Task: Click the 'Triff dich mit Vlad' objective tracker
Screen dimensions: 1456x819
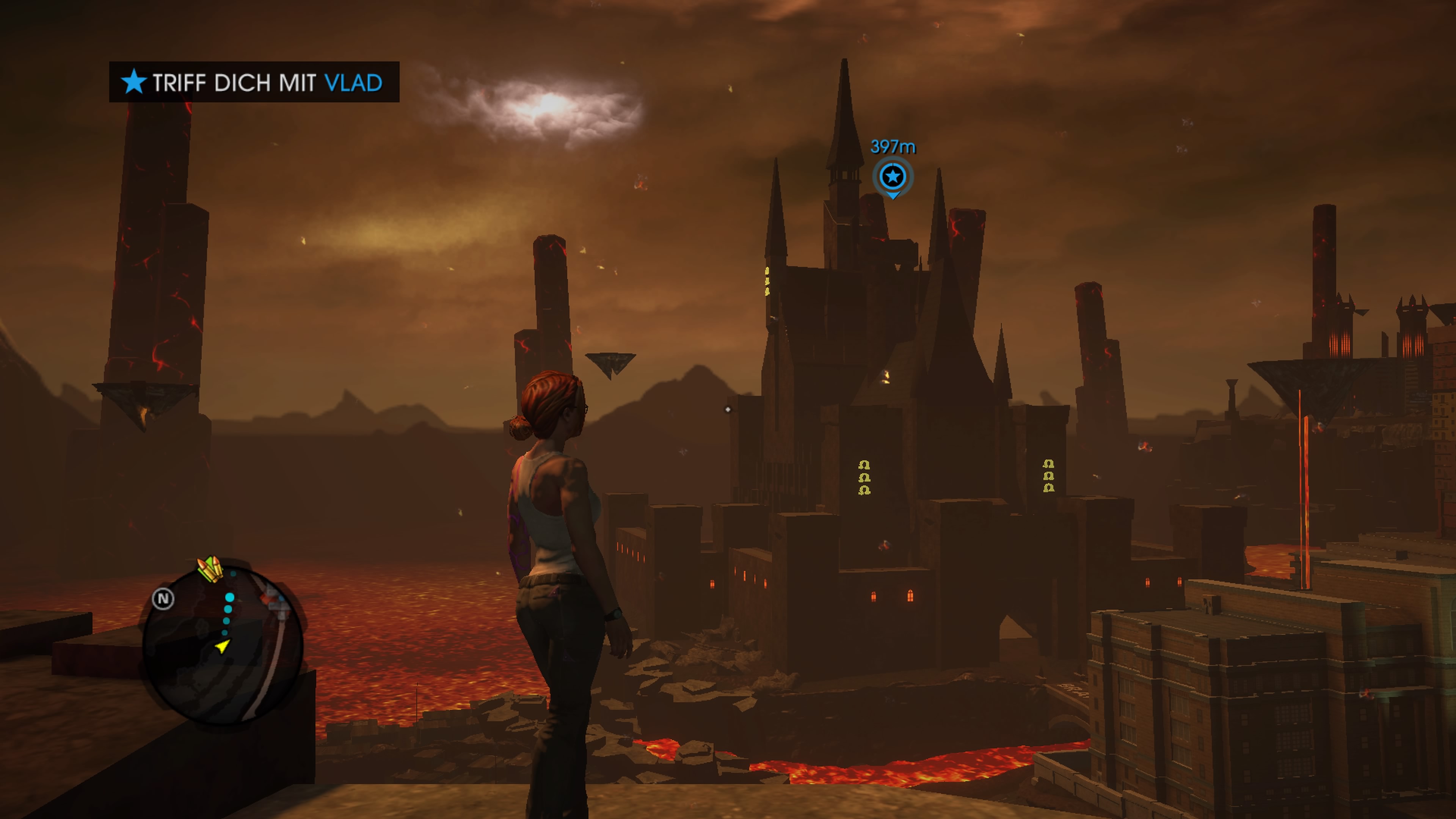Action: [254, 83]
